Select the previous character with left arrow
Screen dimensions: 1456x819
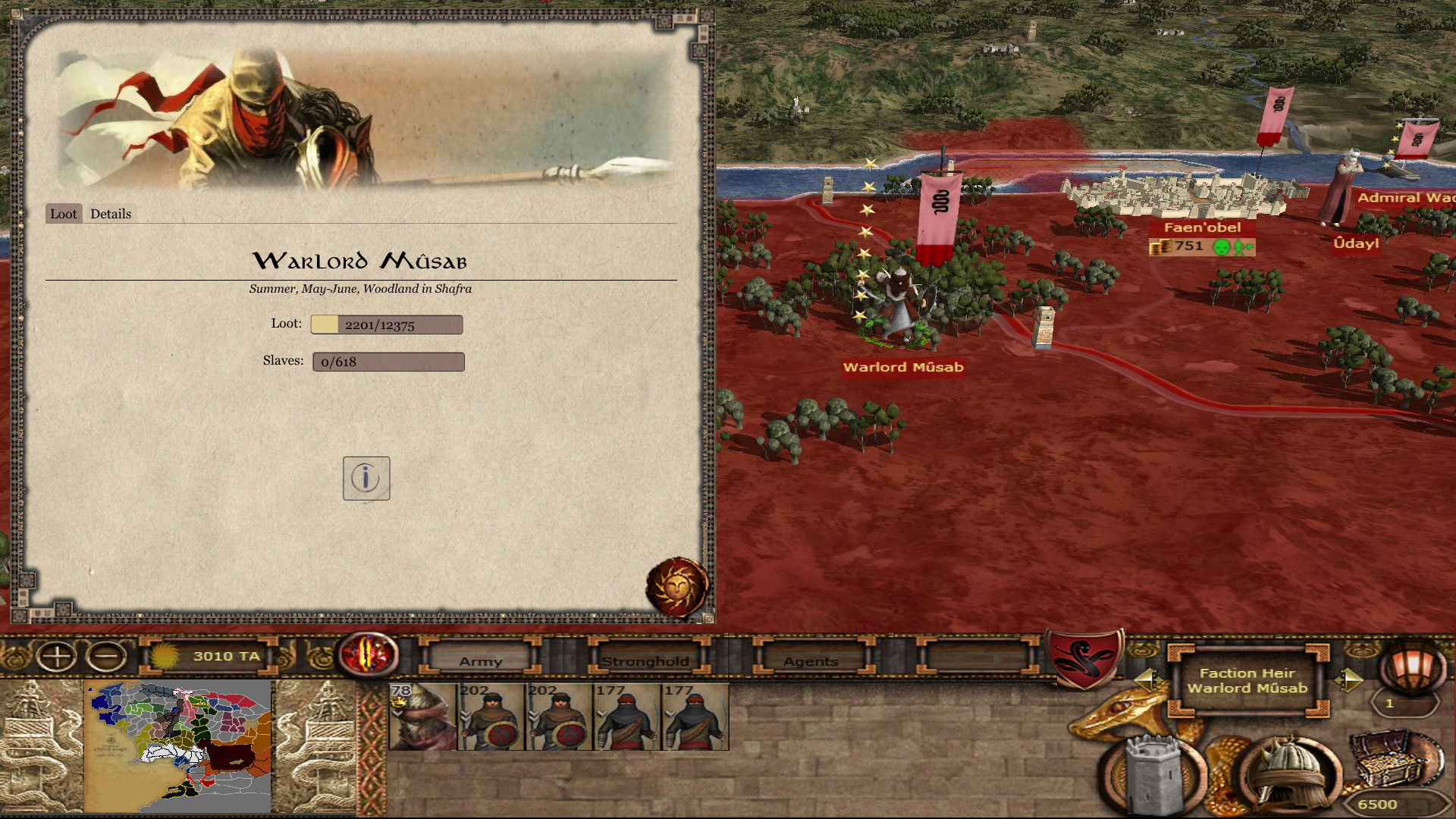tap(1147, 679)
